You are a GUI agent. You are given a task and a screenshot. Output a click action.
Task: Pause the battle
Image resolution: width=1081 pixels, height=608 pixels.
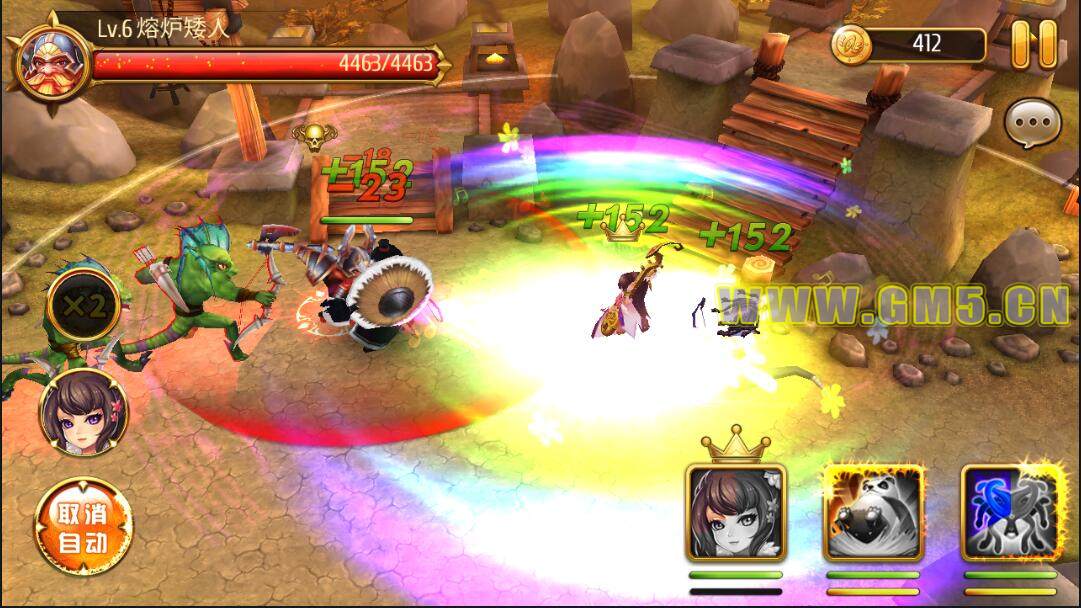click(x=1034, y=45)
